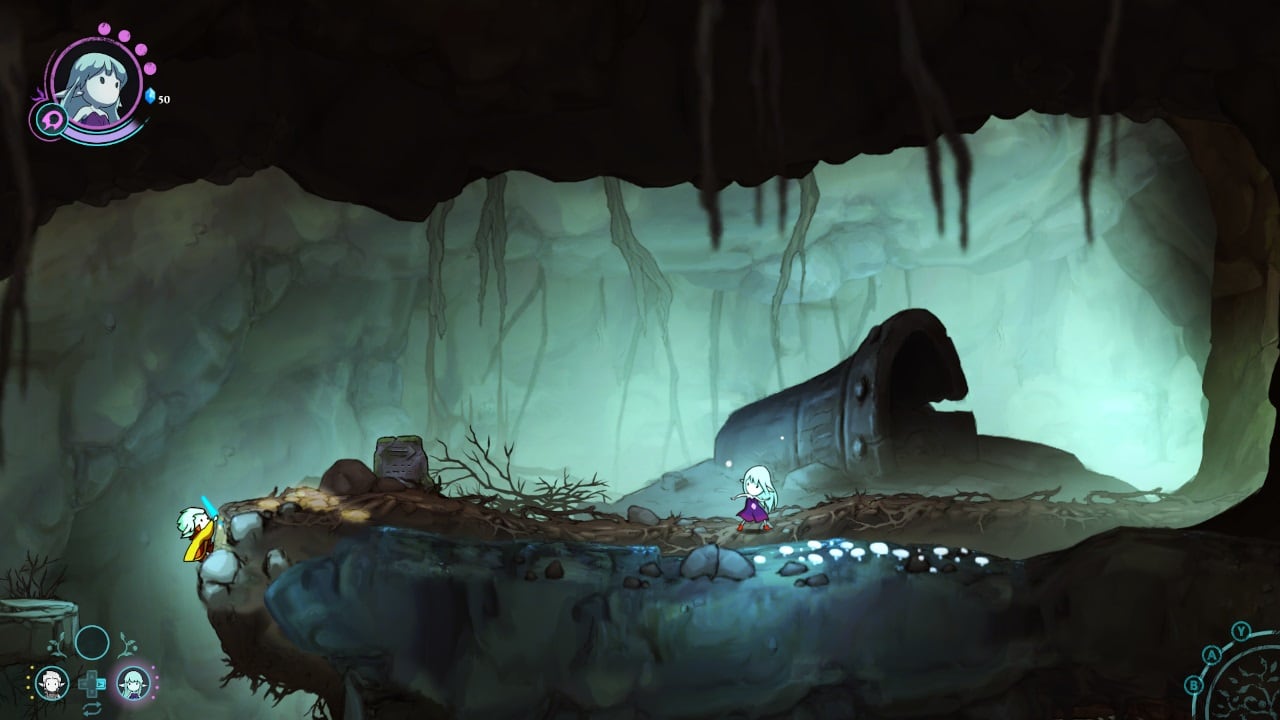Click the topmost pink health pip on Adara's ring
The width and height of the screenshot is (1280, 720).
[x=105, y=30]
